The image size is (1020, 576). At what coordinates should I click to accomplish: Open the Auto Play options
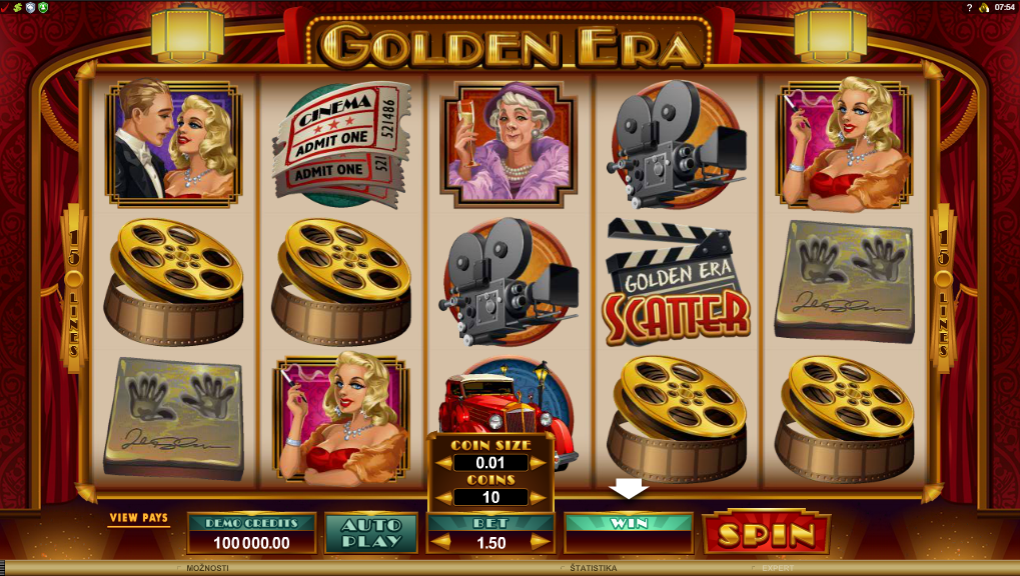[370, 533]
